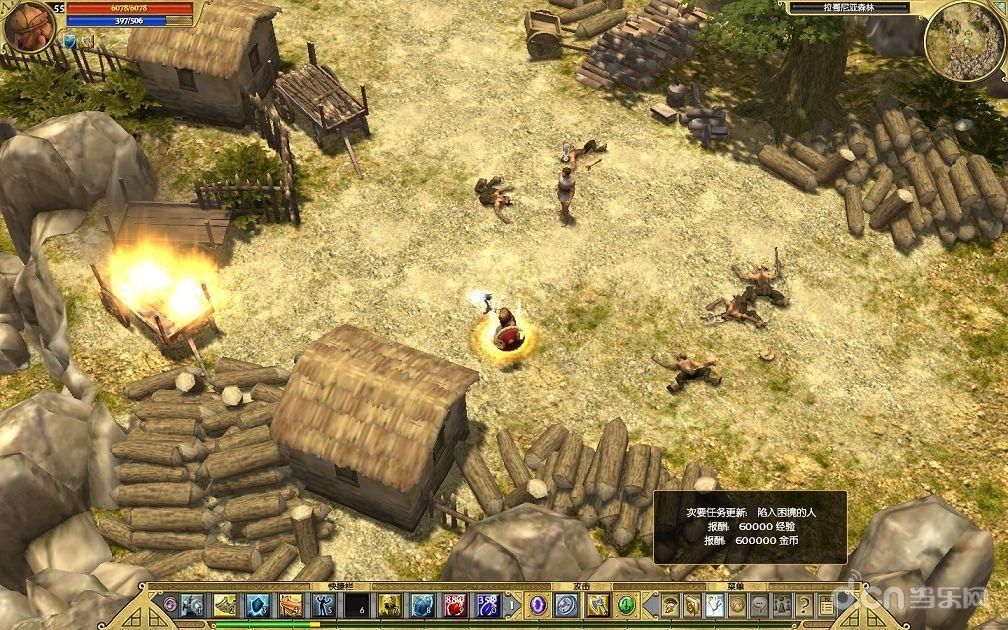Choose the axe attack skill icon
The height and width of the screenshot is (630, 1008).
coord(597,605)
